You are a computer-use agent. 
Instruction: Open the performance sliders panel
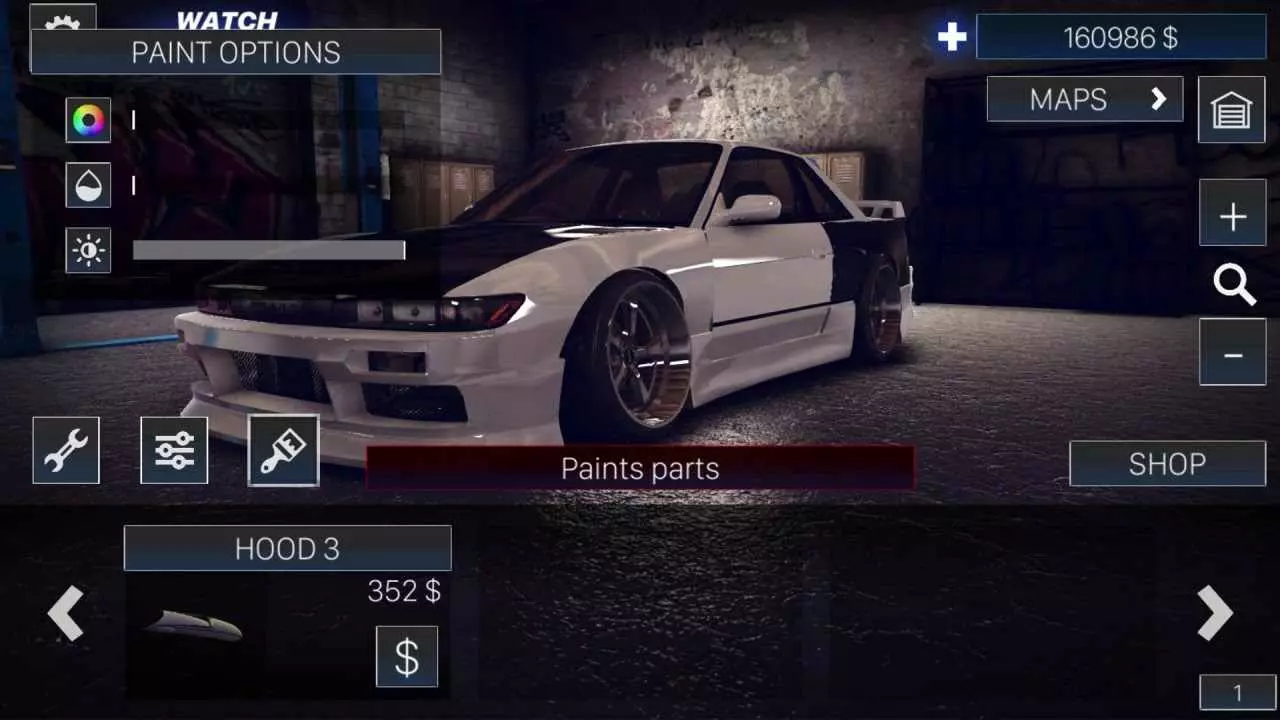(x=174, y=450)
